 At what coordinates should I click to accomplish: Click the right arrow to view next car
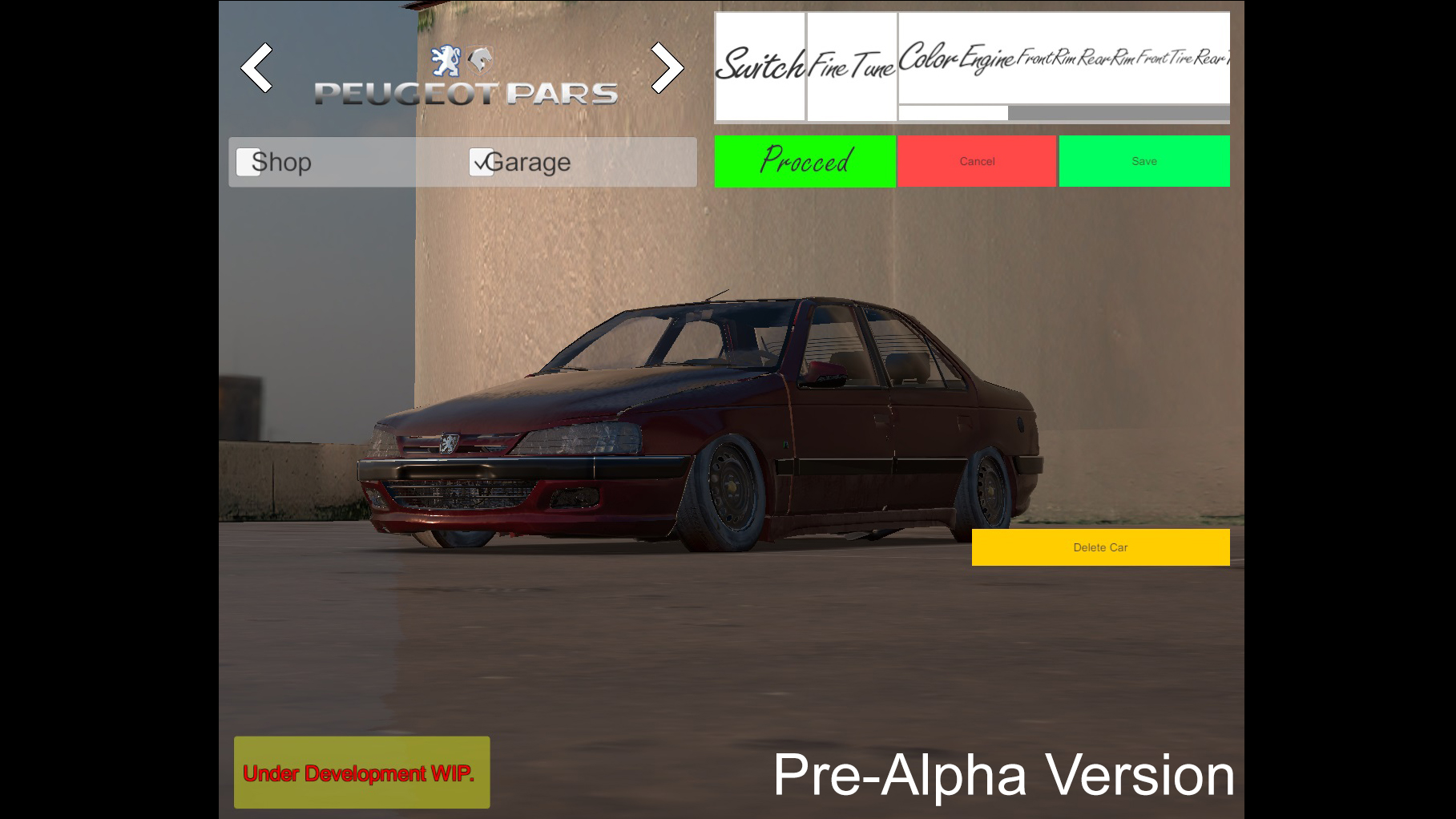[668, 68]
